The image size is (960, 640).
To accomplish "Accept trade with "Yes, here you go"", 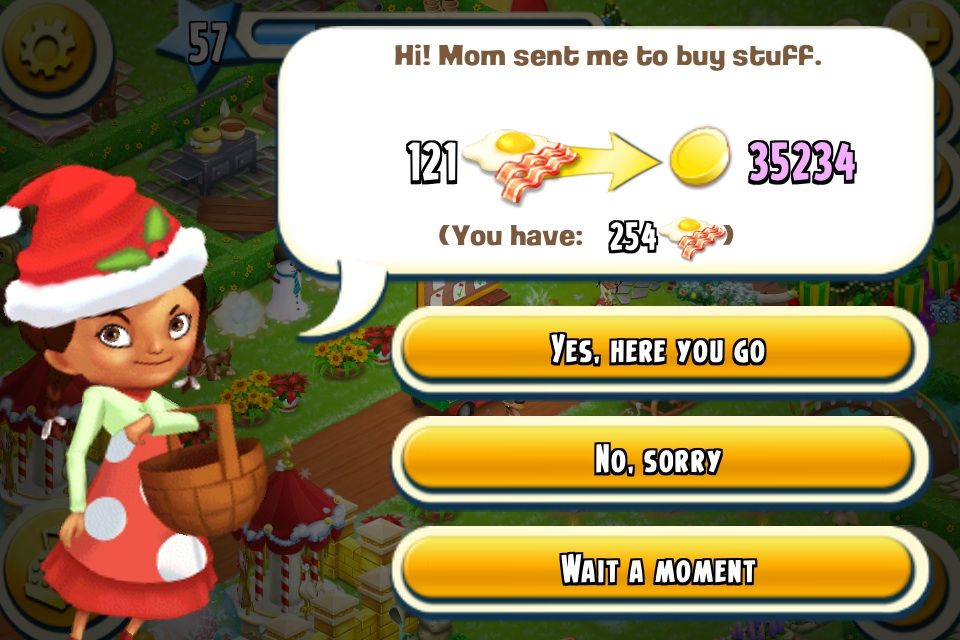I will click(x=657, y=350).
